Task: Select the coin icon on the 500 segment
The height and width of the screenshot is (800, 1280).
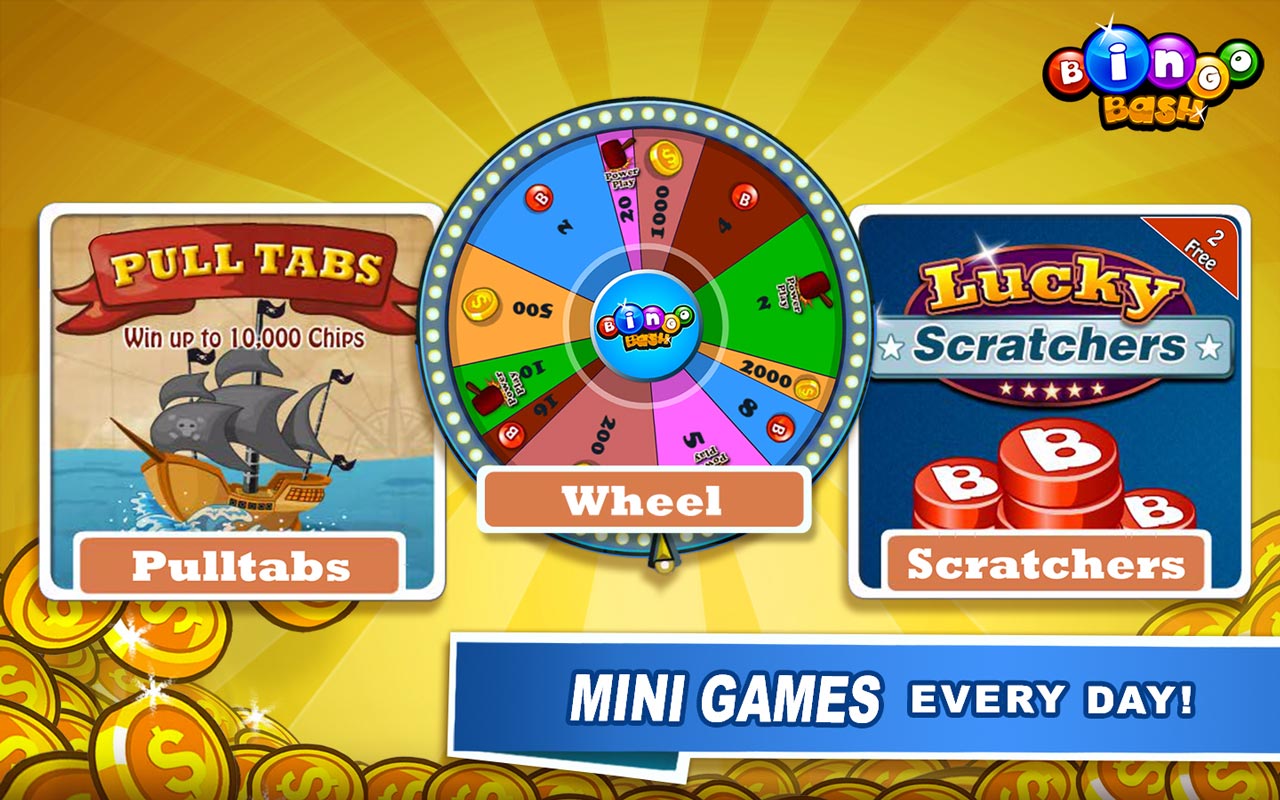Action: pyautogui.click(x=479, y=307)
